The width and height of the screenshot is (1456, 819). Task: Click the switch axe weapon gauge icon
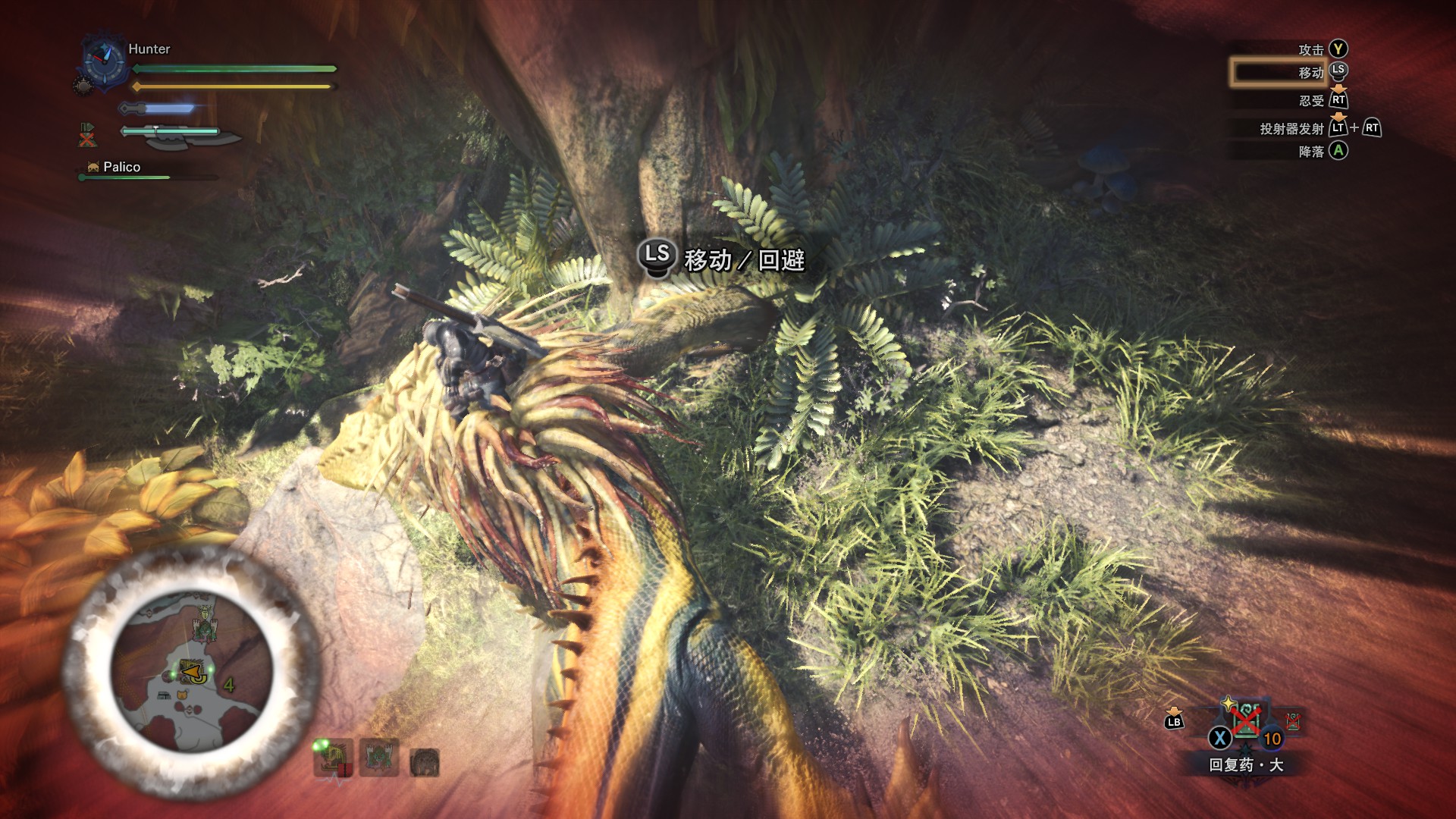click(x=180, y=136)
